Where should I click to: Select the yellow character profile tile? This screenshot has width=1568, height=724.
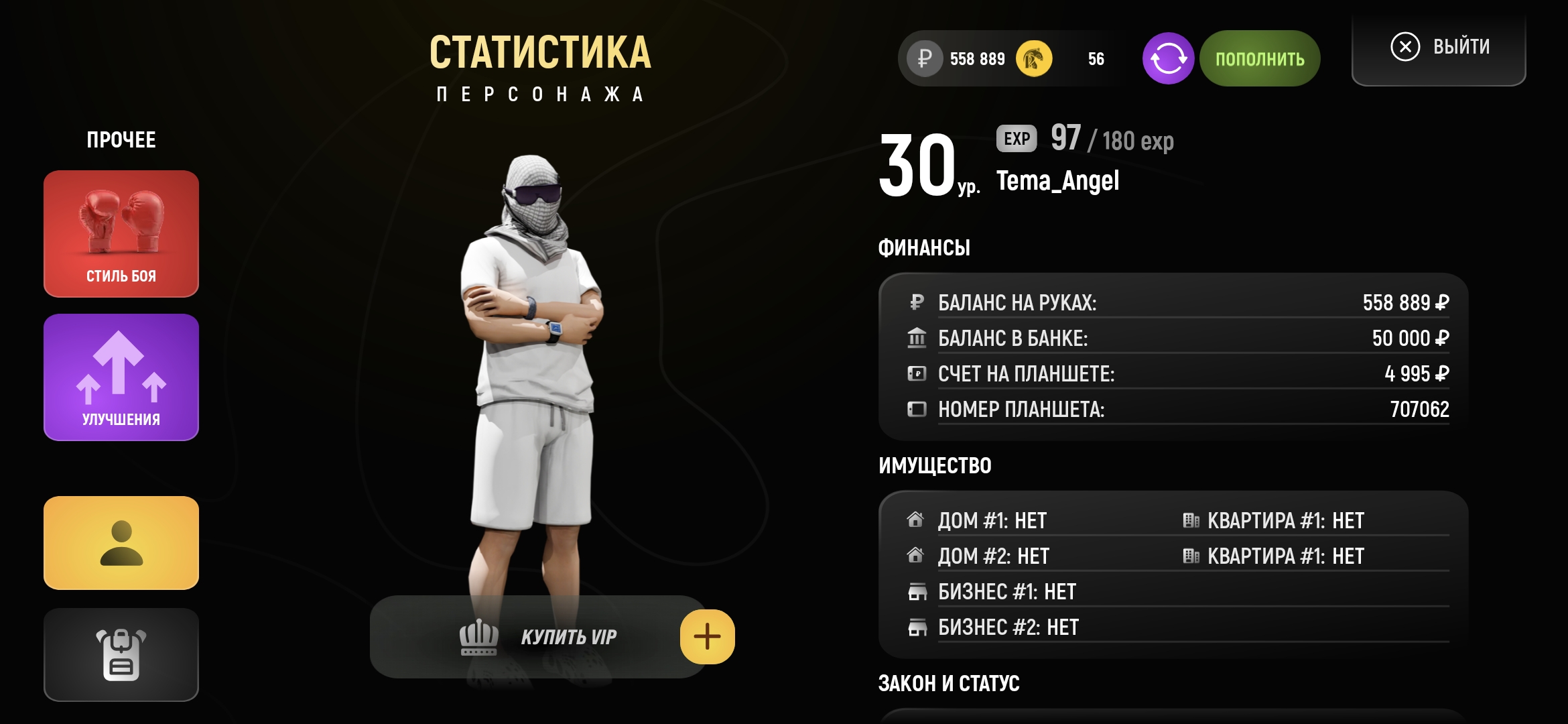click(x=121, y=542)
